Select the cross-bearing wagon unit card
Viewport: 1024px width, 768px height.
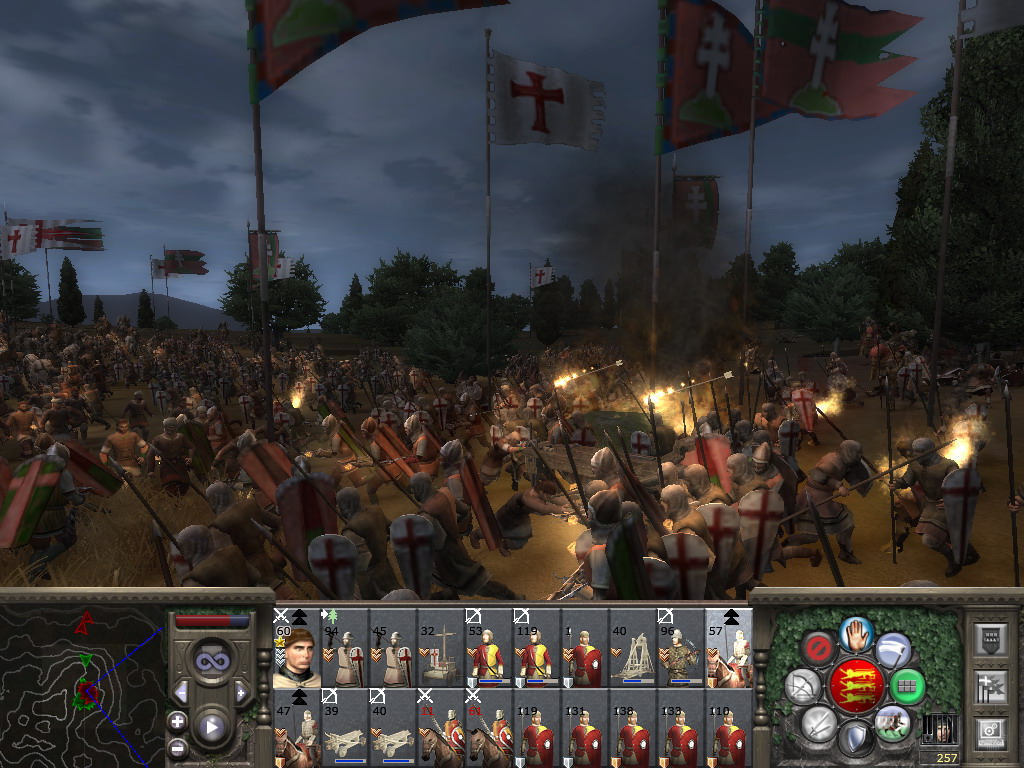pos(440,648)
